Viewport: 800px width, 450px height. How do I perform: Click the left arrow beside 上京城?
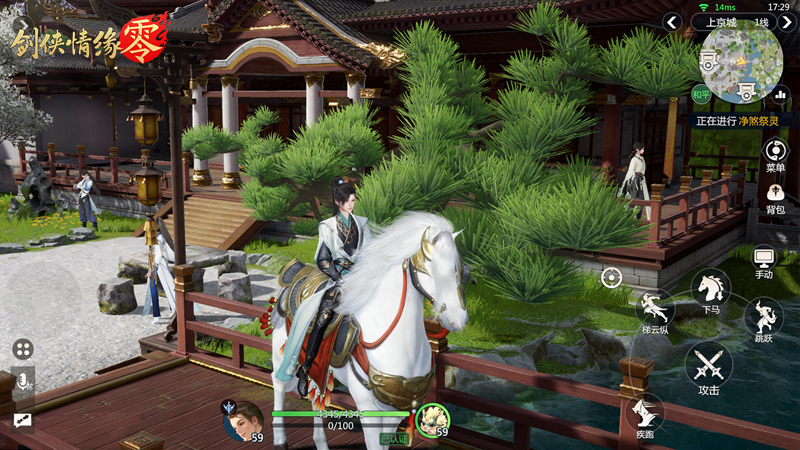[673, 22]
